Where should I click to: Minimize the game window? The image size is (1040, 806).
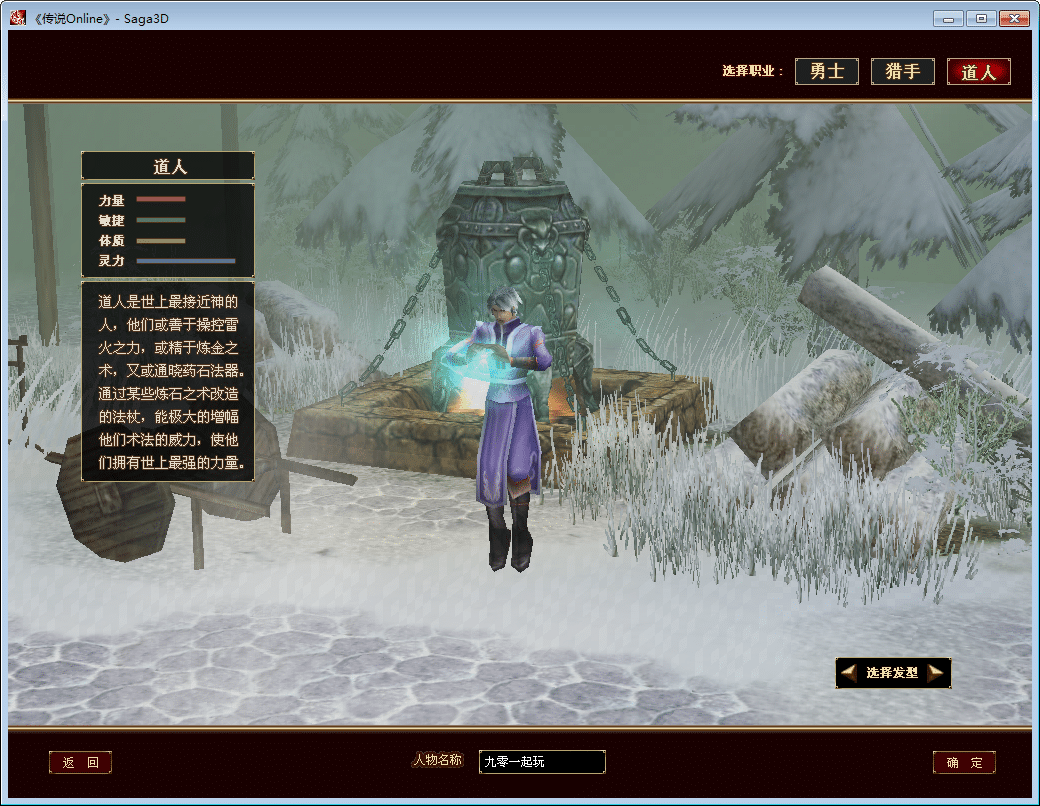948,18
